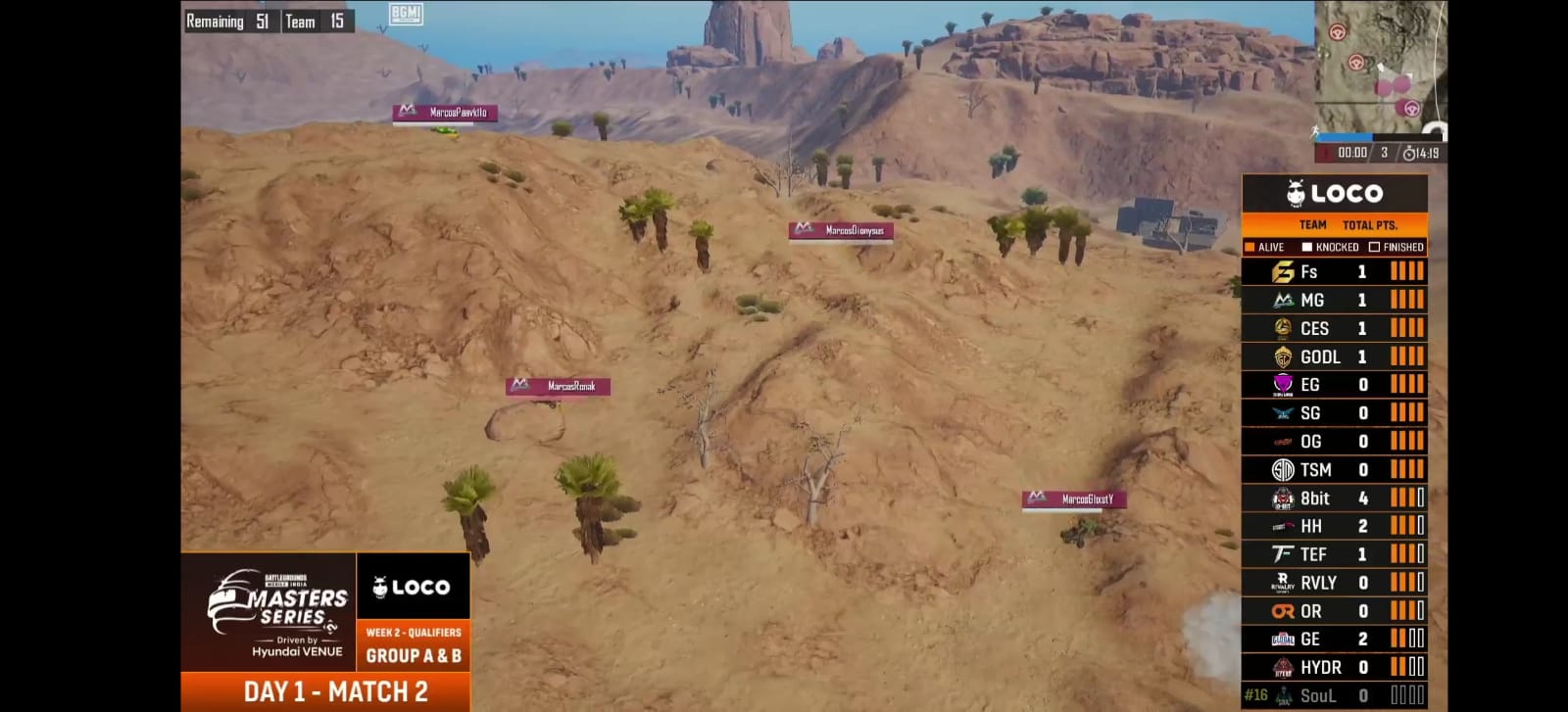
Task: Select the Fs team row
Action: 1334,272
